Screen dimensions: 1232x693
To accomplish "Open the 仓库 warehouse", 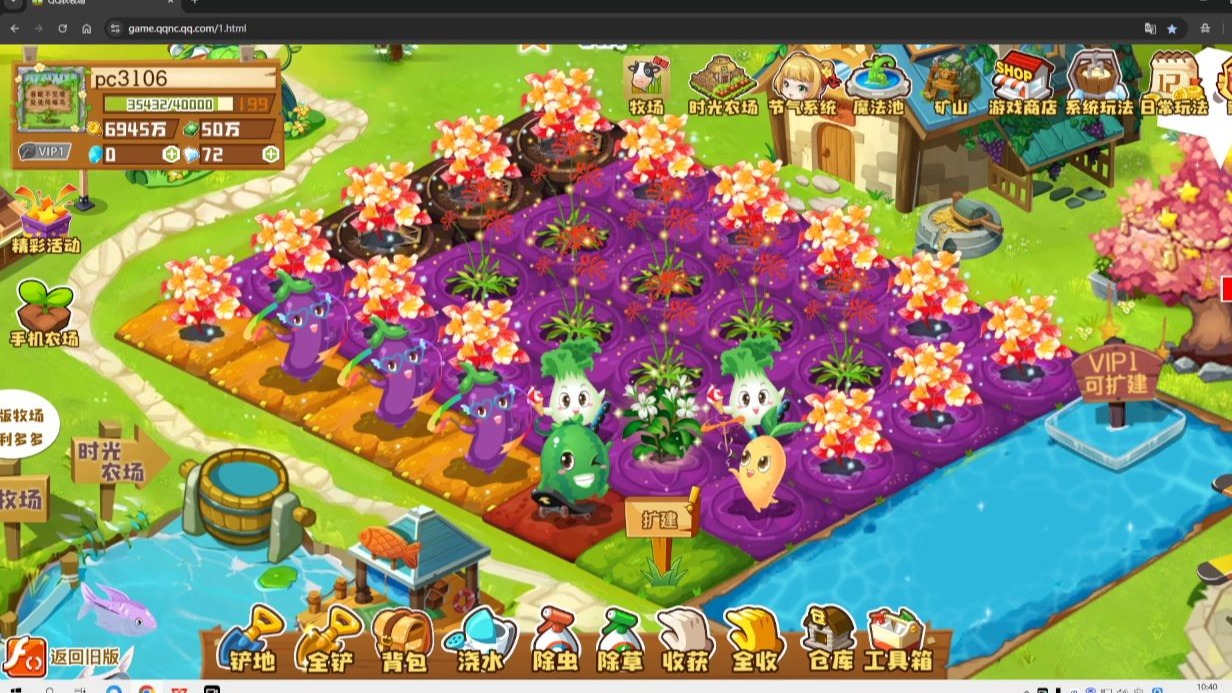I will click(828, 640).
